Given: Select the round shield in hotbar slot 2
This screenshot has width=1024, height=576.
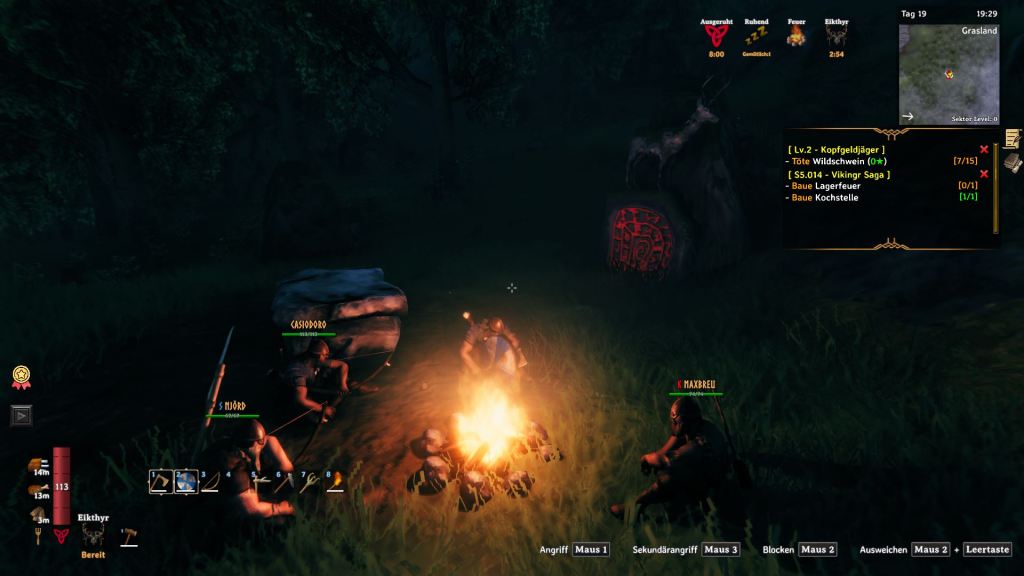Looking at the screenshot, I should [x=185, y=482].
